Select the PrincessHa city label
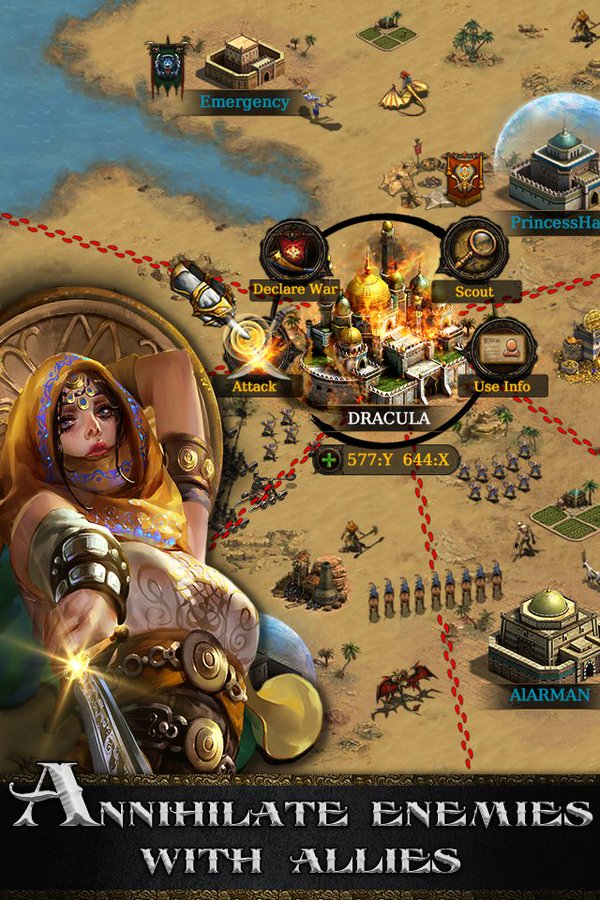600x900 pixels. coord(556,223)
